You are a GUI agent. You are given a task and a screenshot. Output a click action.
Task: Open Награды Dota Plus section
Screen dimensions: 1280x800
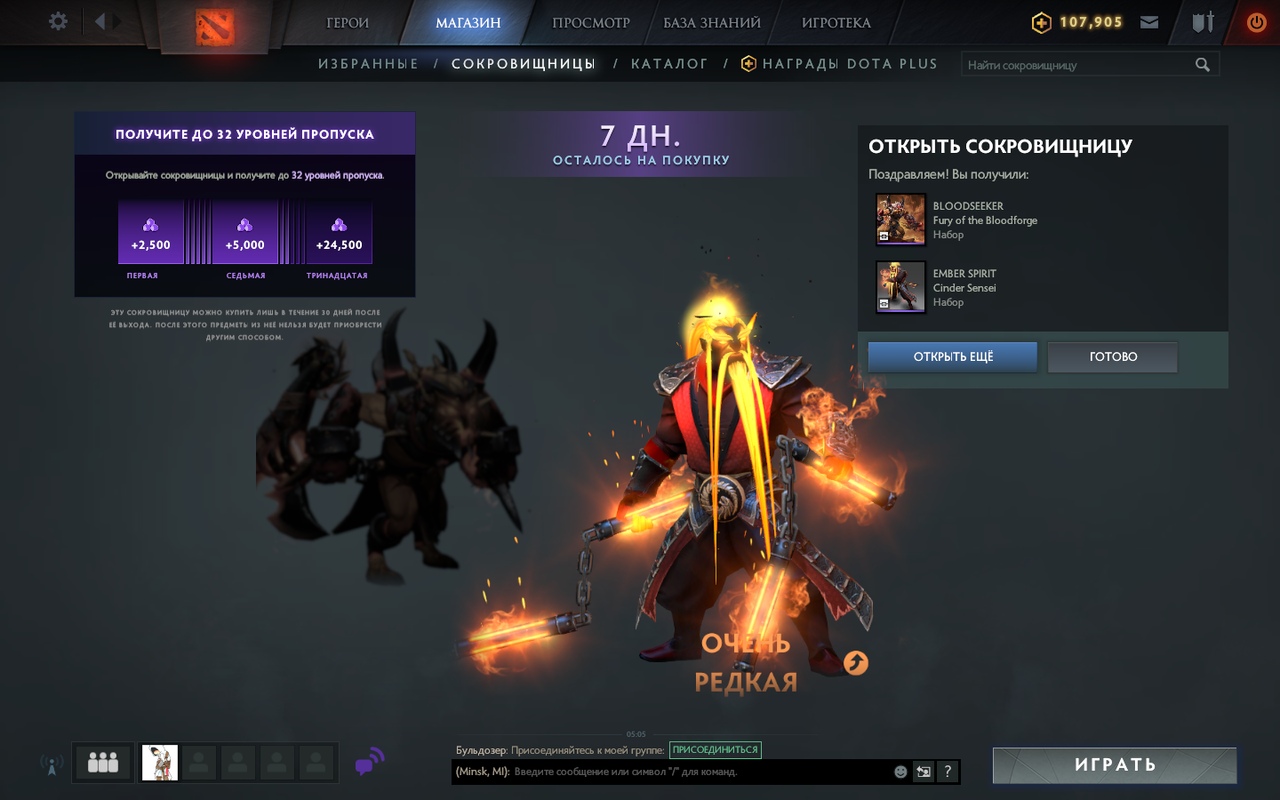[x=849, y=64]
